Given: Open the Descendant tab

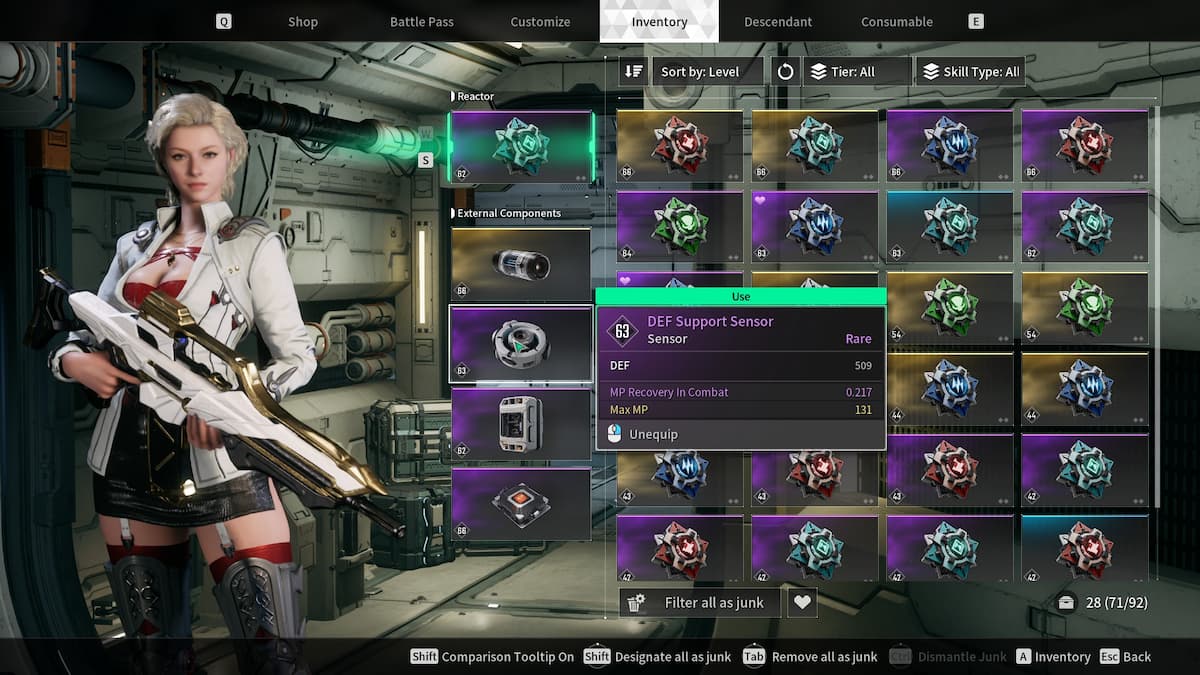Looking at the screenshot, I should point(778,21).
